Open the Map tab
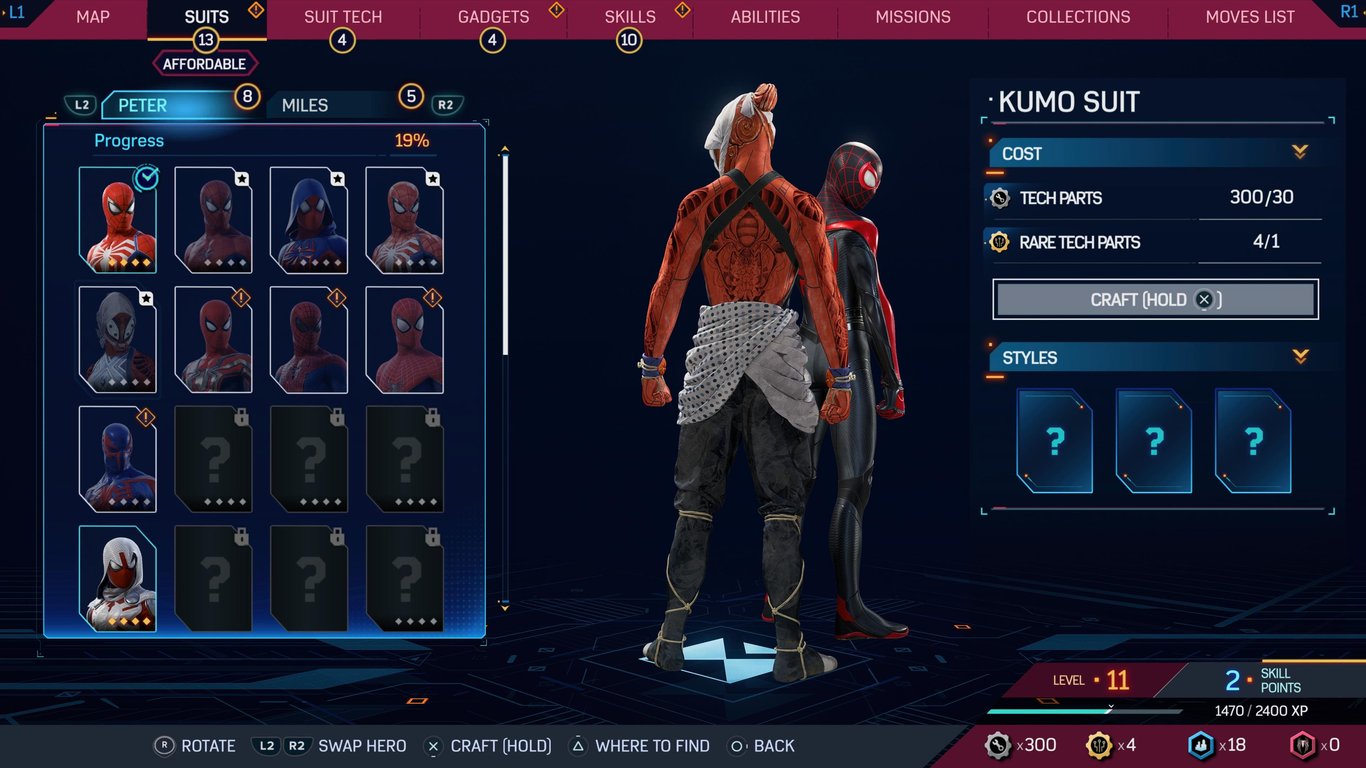This screenshot has height=768, width=1366. (x=93, y=17)
